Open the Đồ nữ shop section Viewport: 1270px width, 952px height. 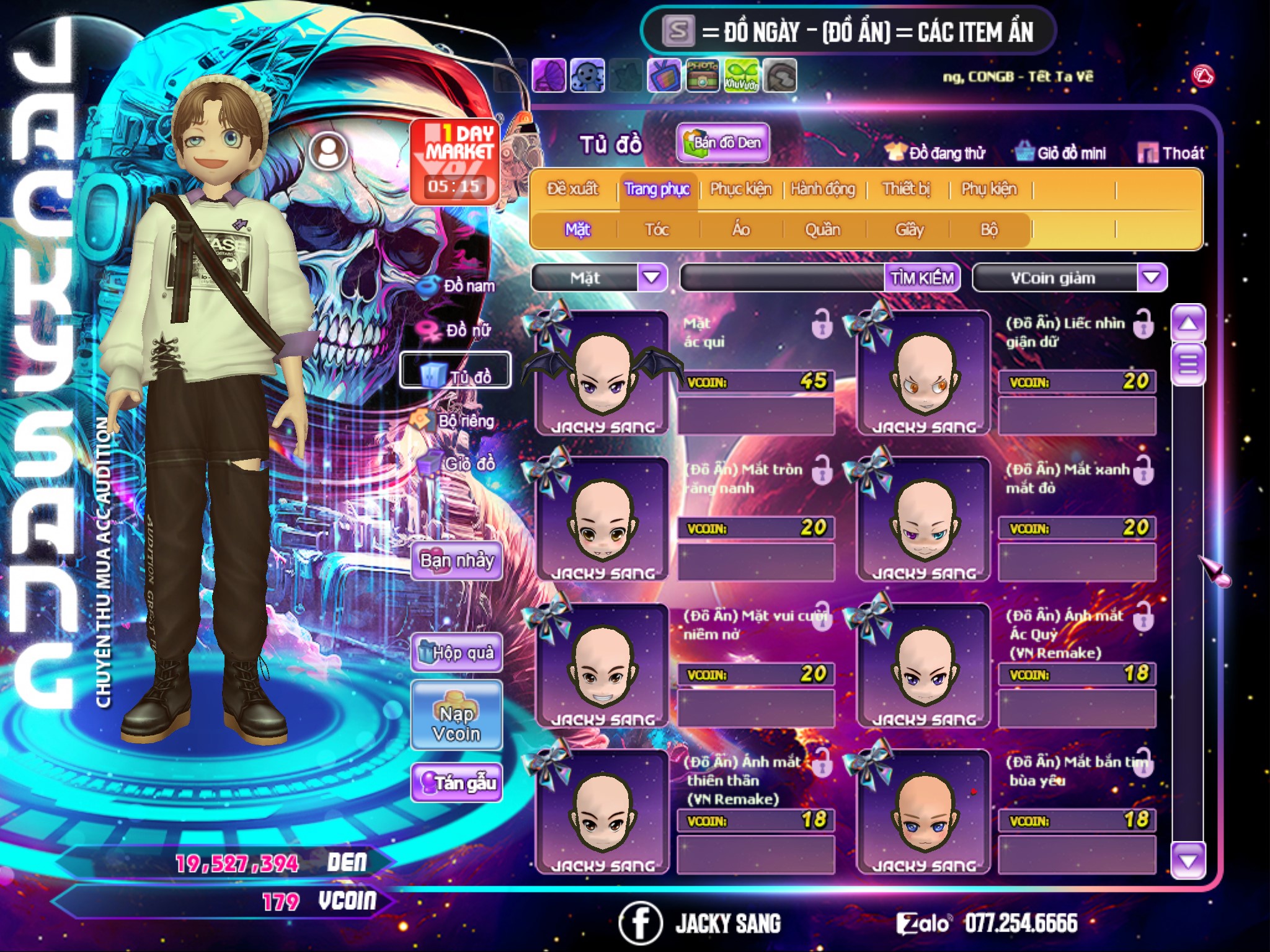[x=458, y=330]
